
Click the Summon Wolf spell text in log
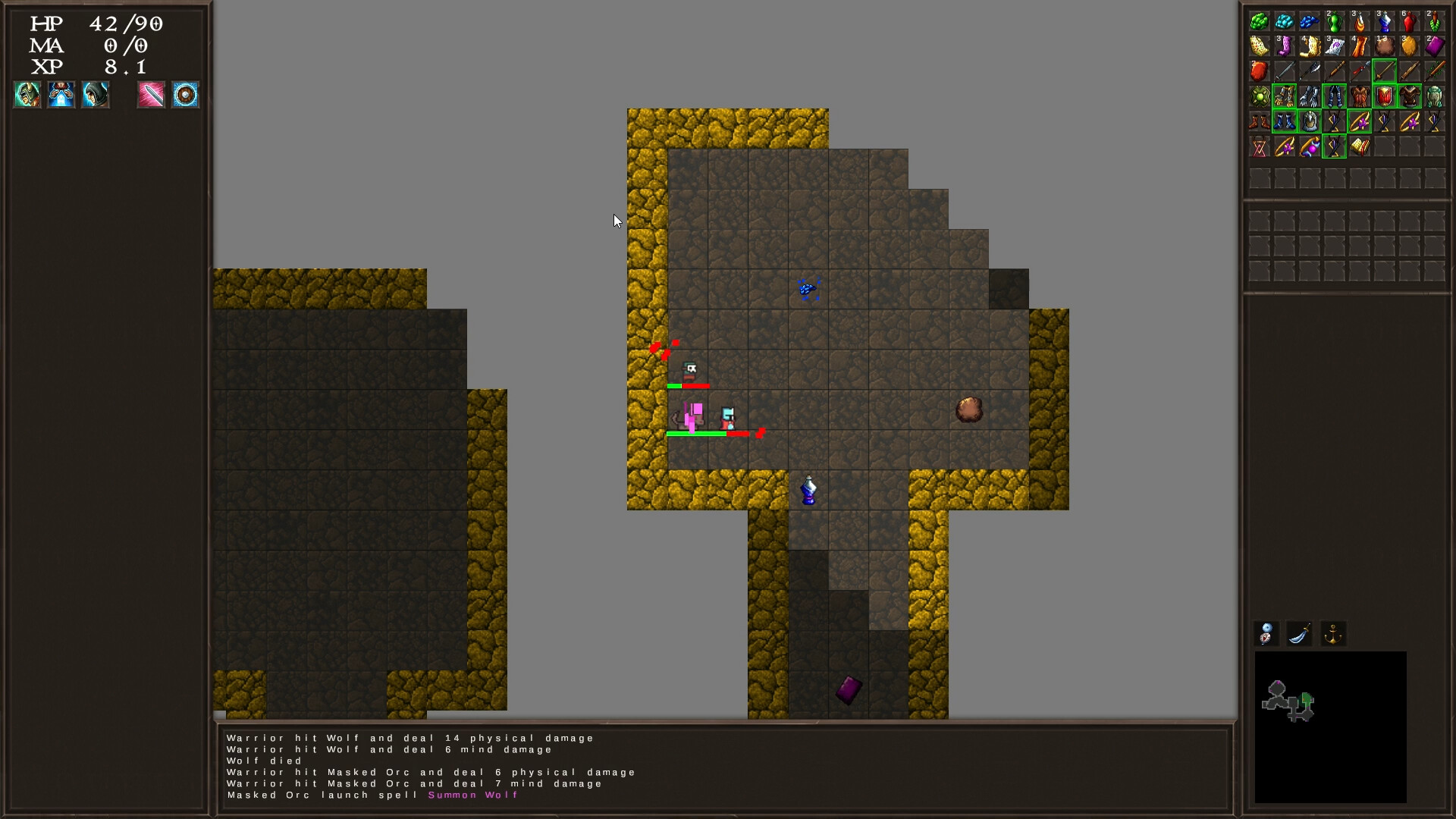(x=472, y=795)
